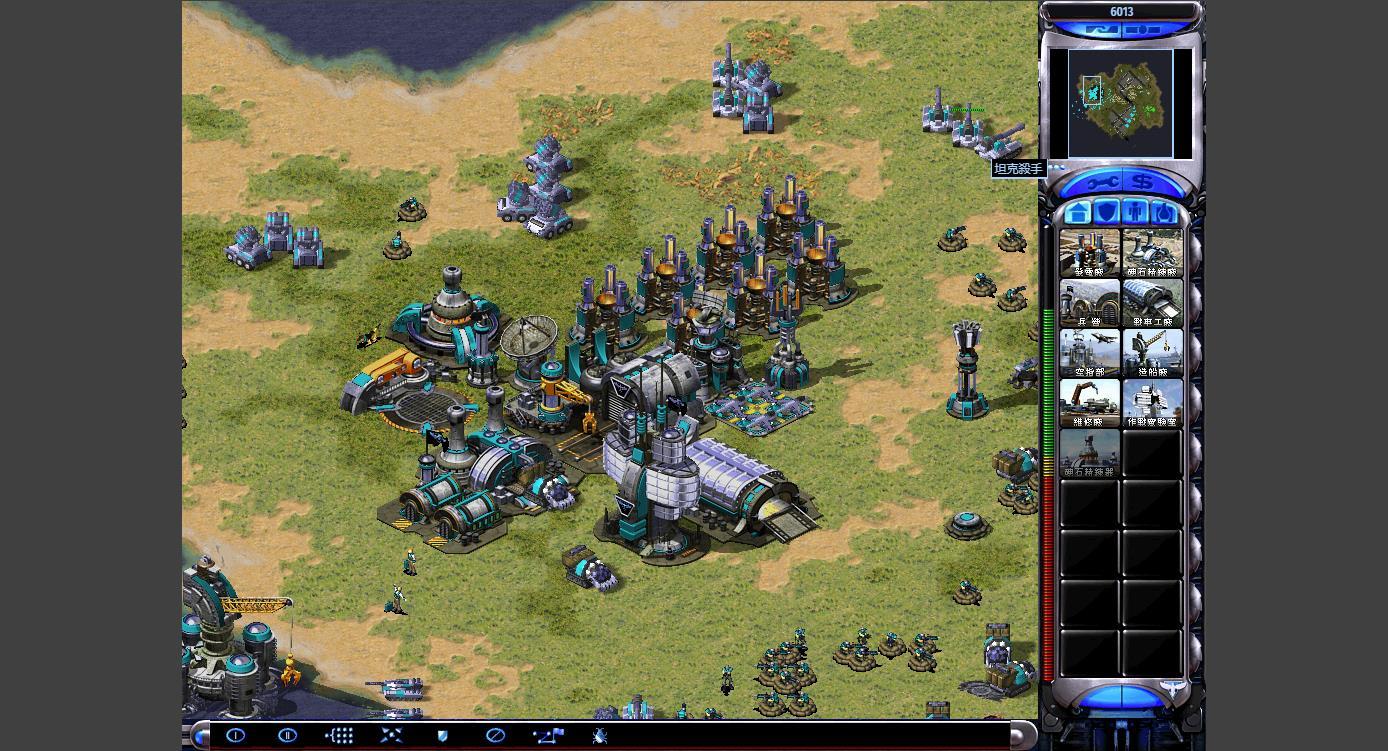Build the Ore Refinery (礦石精煉廠)
The width and height of the screenshot is (1388, 751).
click(x=1152, y=253)
